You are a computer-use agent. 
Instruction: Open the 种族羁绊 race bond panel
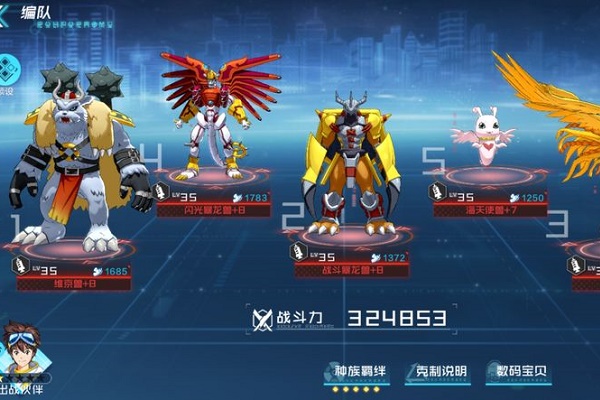click(x=356, y=372)
